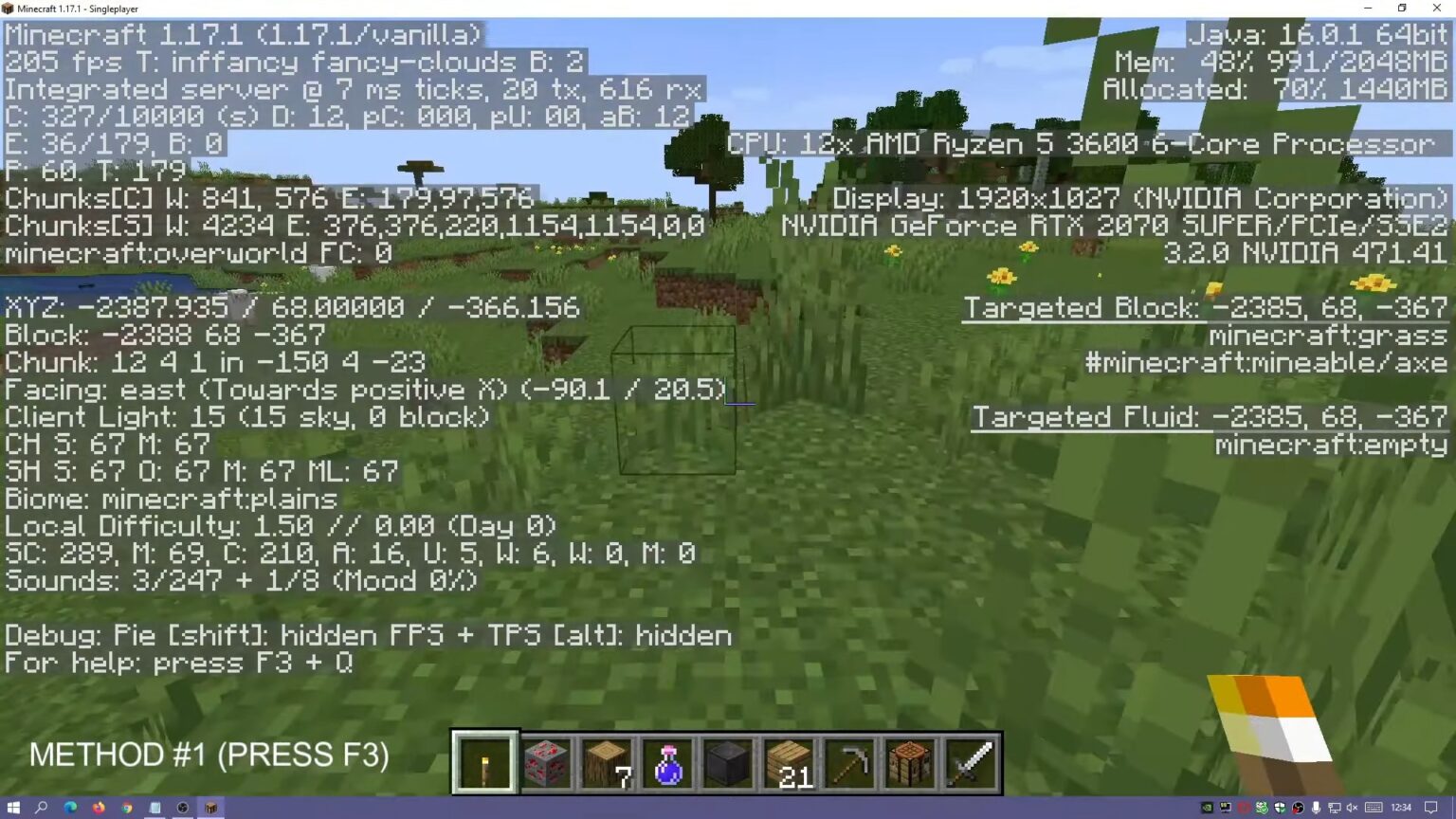The width and height of the screenshot is (1456, 819).
Task: Unmute the speaker icon in the system tray
Action: coord(1353,808)
